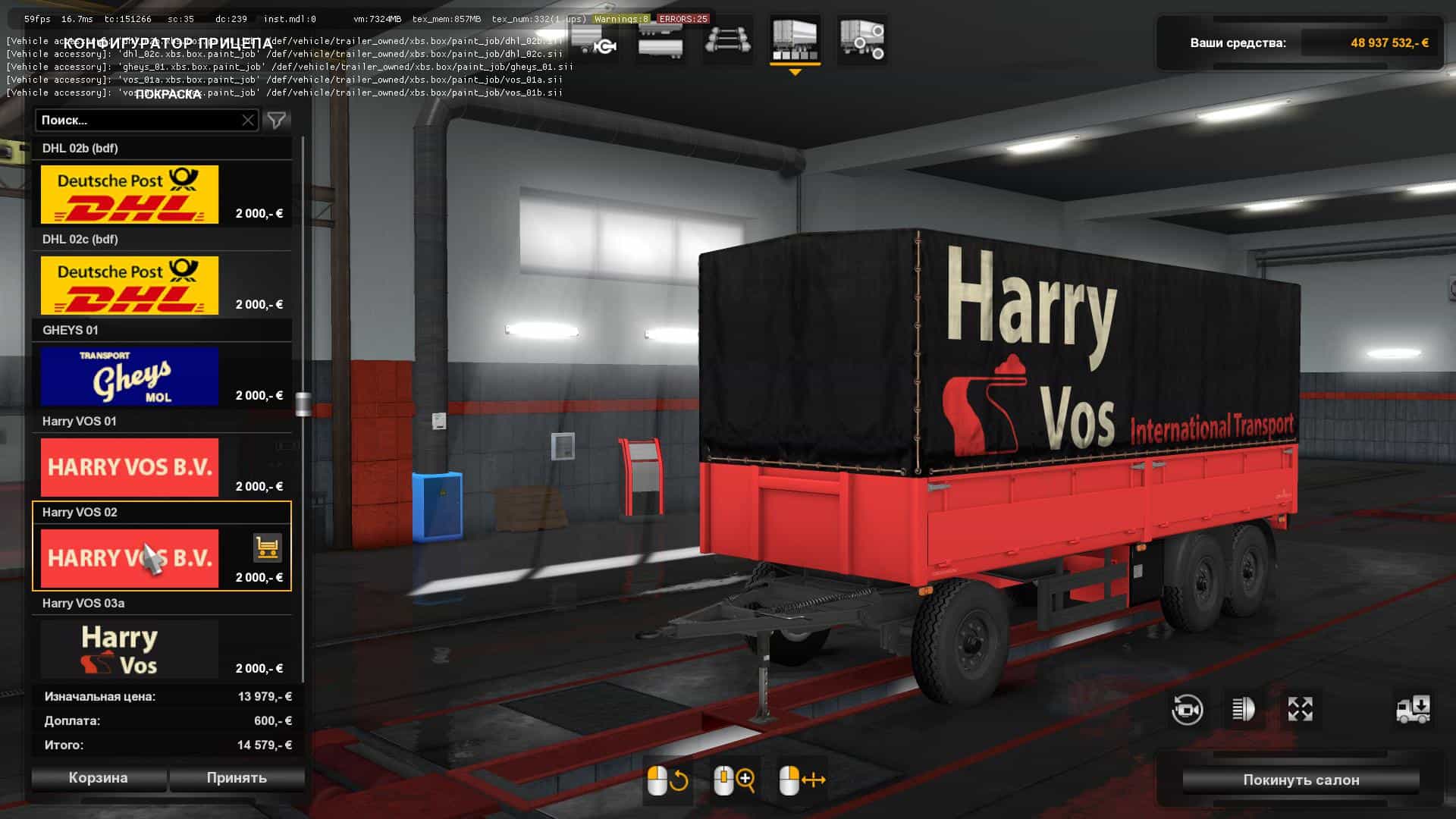Choose the Harry VOS 03a paint job

coord(130,649)
